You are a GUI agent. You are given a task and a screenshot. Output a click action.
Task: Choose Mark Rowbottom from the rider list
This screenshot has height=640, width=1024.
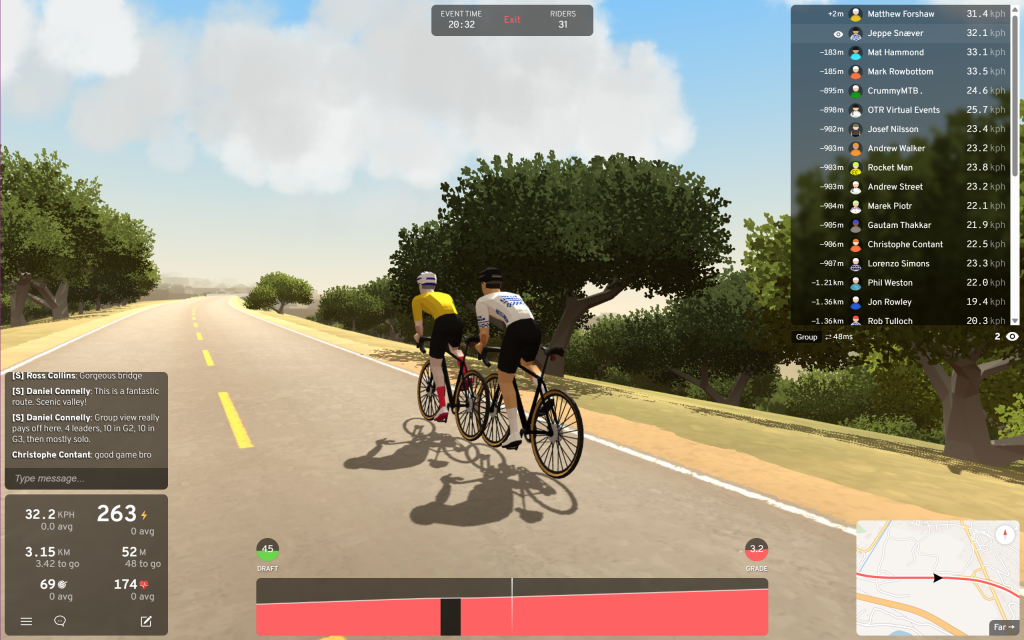[900, 72]
